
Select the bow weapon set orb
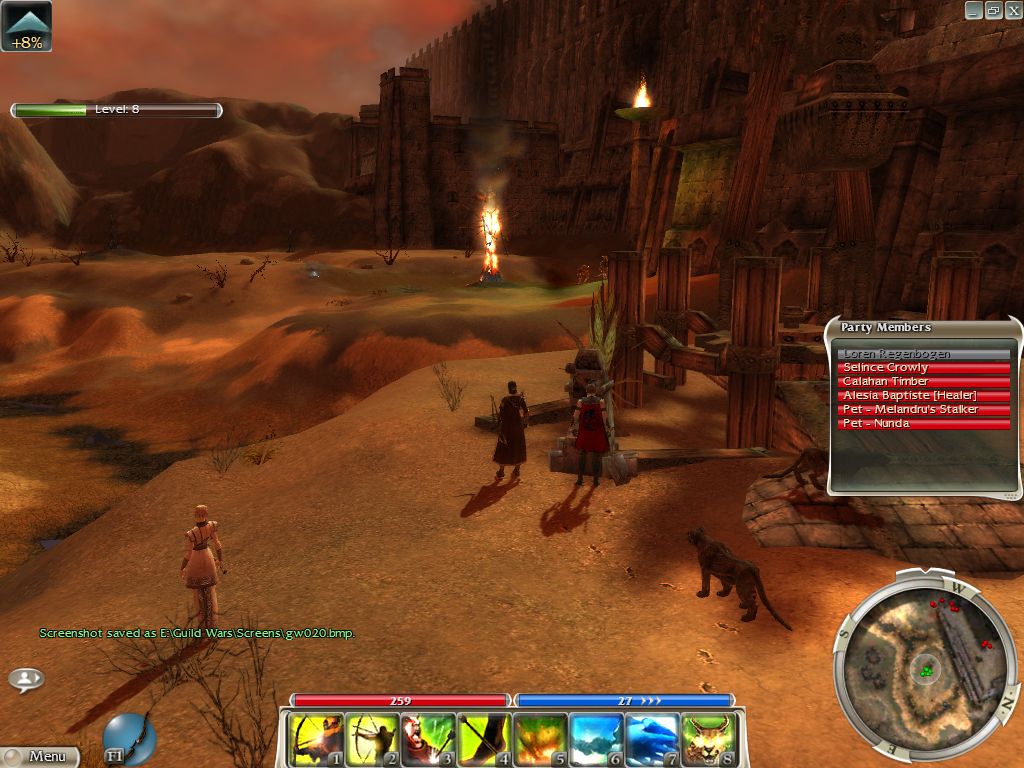pyautogui.click(x=130, y=738)
